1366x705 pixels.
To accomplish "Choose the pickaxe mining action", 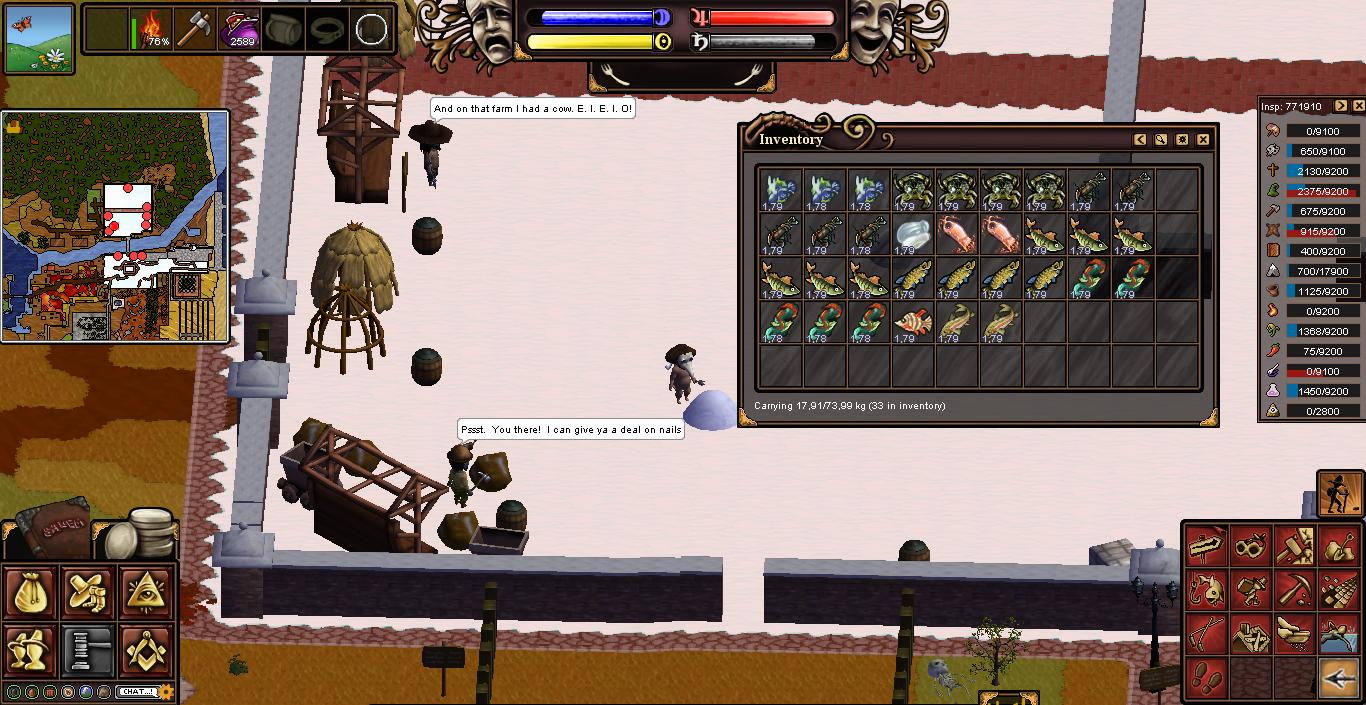I will [1295, 591].
